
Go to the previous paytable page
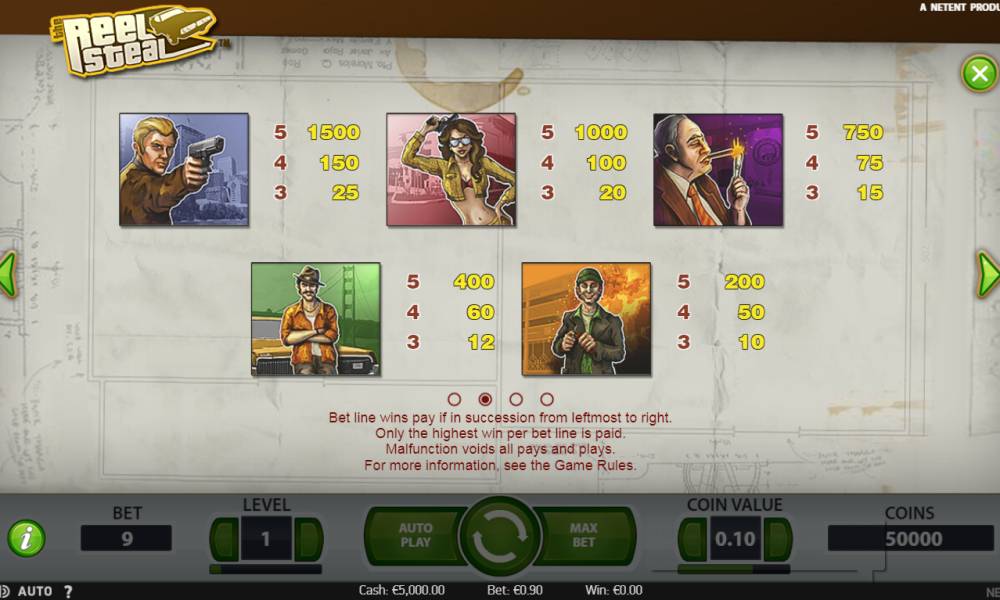pyautogui.click(x=8, y=273)
